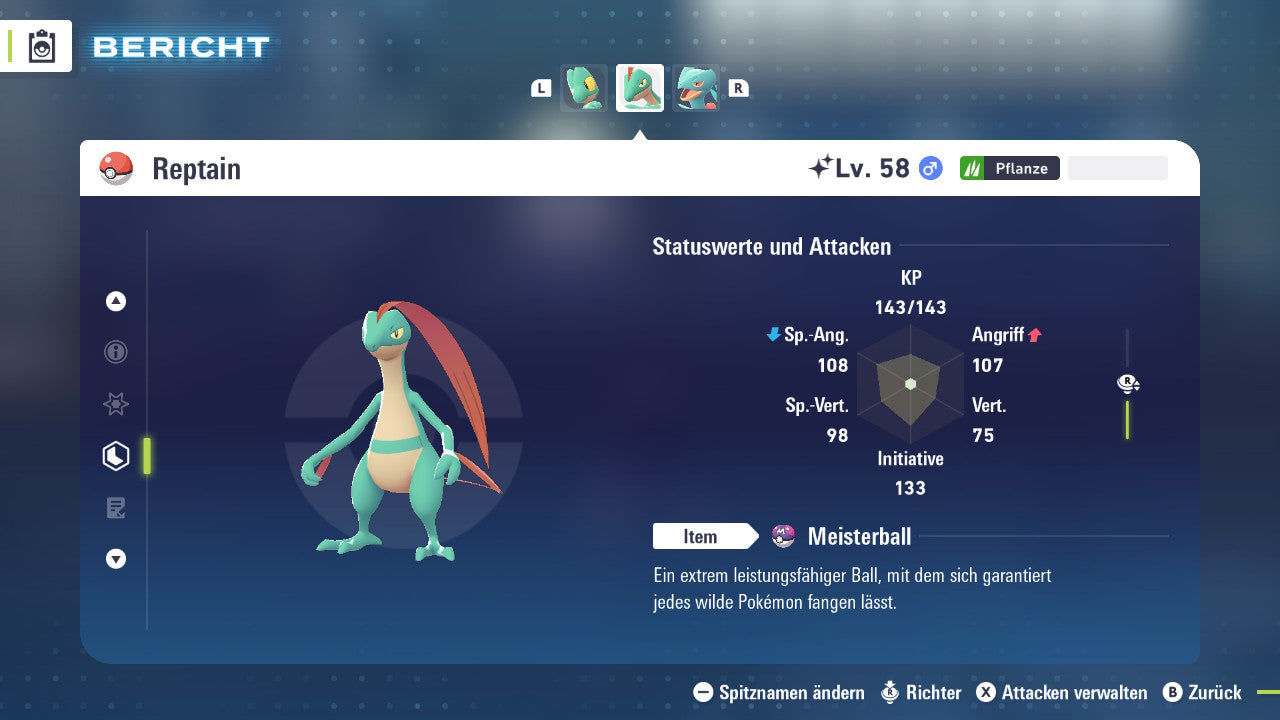Switch to the right Pokémon thumbnail tab
Viewport: 1280px width, 720px height.
(x=697, y=87)
